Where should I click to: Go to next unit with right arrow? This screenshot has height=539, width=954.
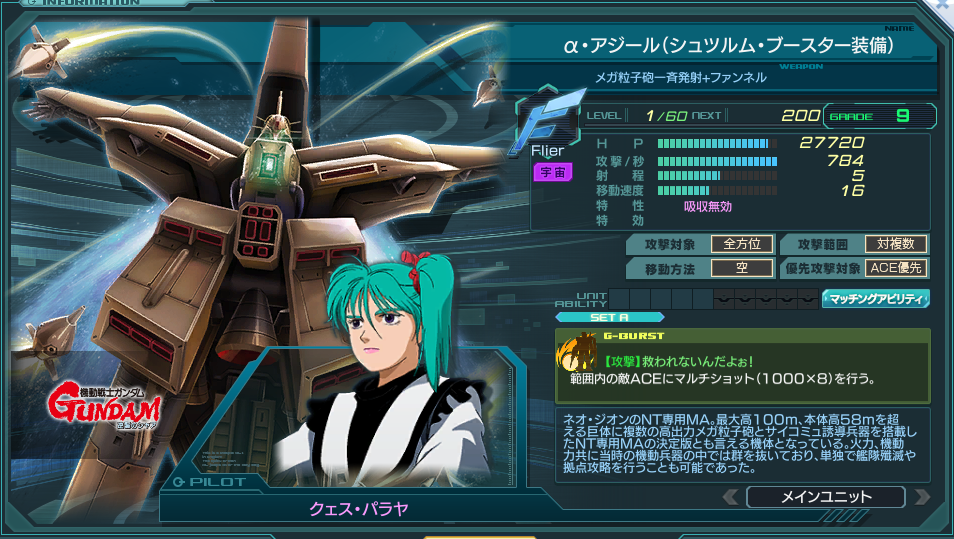point(921,496)
